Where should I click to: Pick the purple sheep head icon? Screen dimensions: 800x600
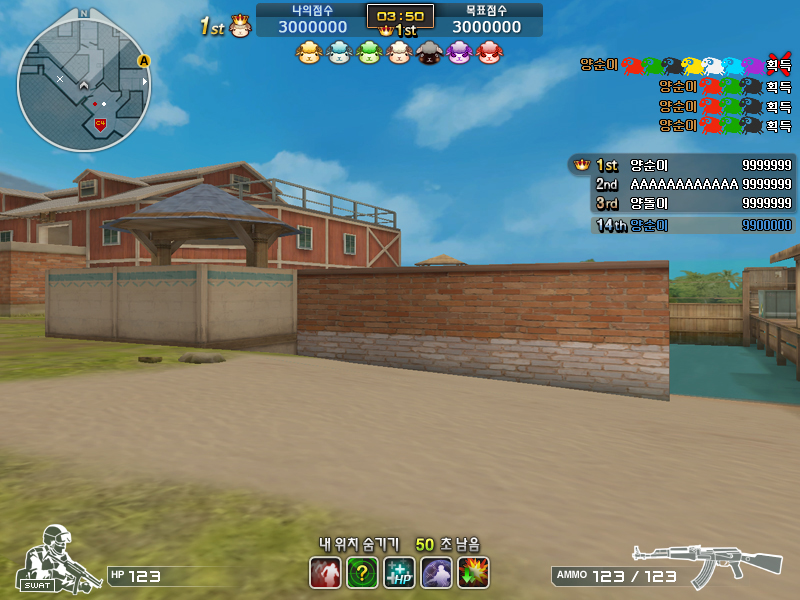point(459,53)
